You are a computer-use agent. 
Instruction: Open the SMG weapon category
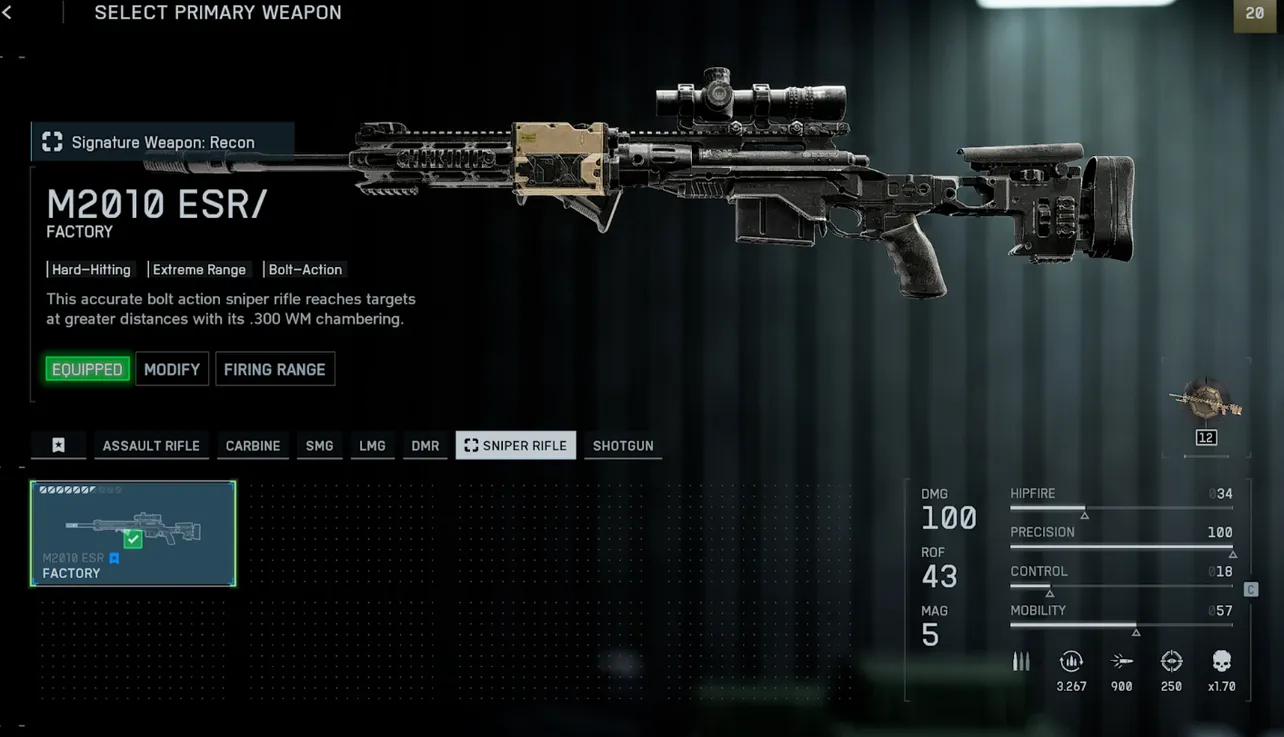(x=319, y=445)
